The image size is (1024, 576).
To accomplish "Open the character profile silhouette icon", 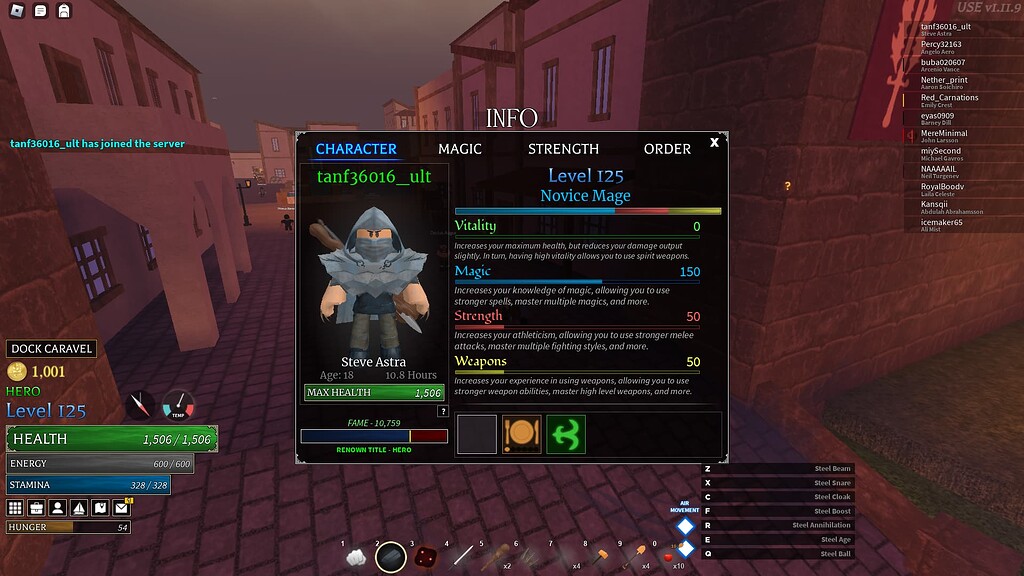I will point(58,508).
